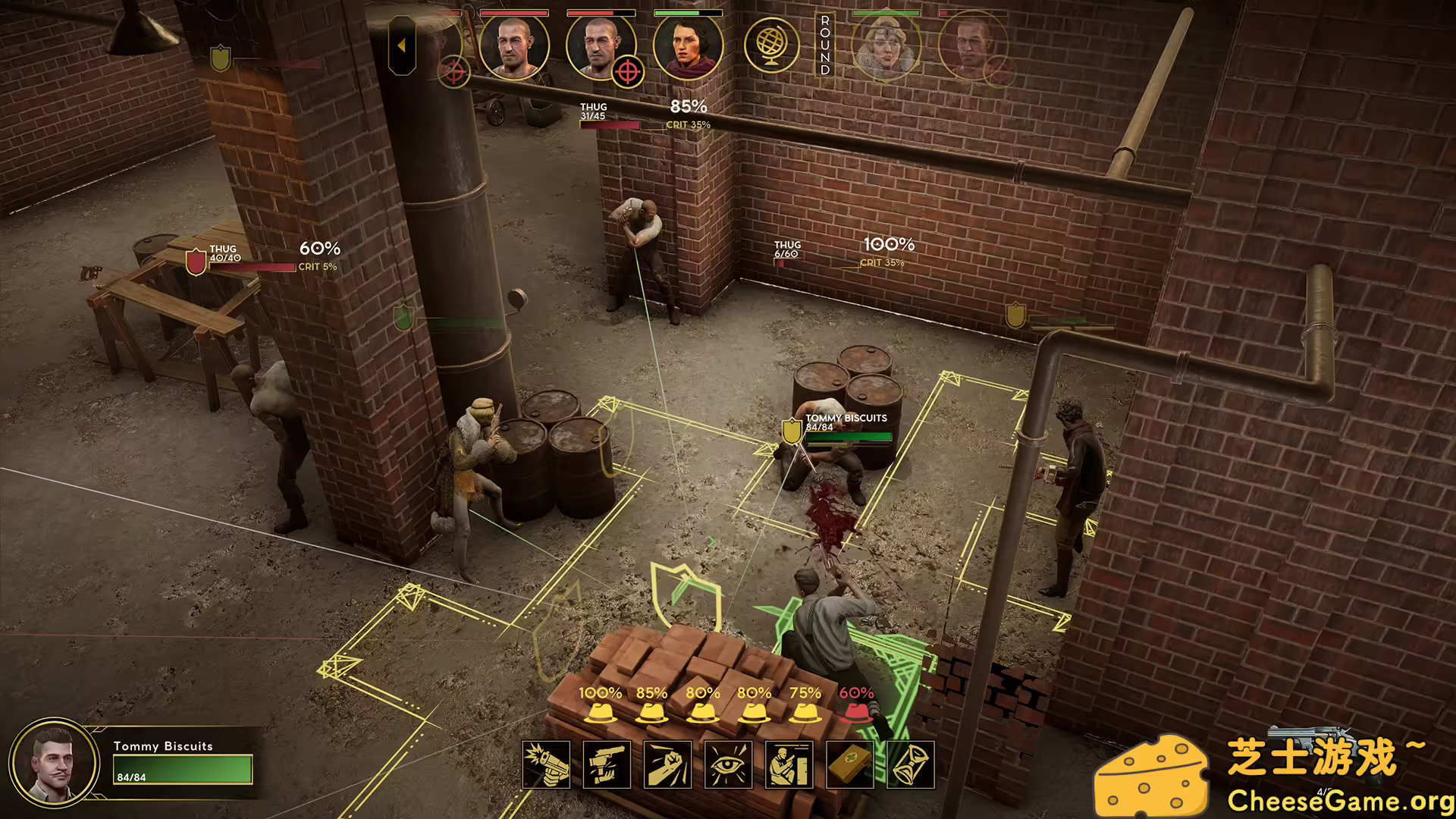This screenshot has height=819, width=1456.
Task: Select the blonde woman's portrait after ROUND
Action: (885, 47)
